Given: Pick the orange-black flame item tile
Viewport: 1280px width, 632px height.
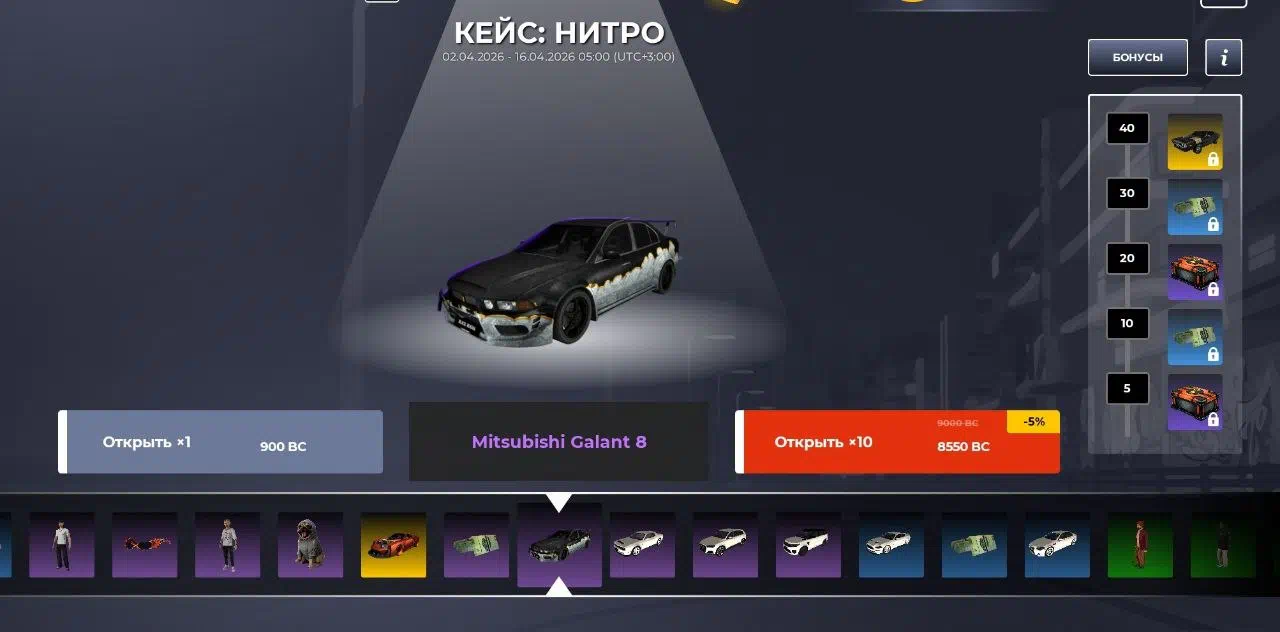Looking at the screenshot, I should [144, 545].
